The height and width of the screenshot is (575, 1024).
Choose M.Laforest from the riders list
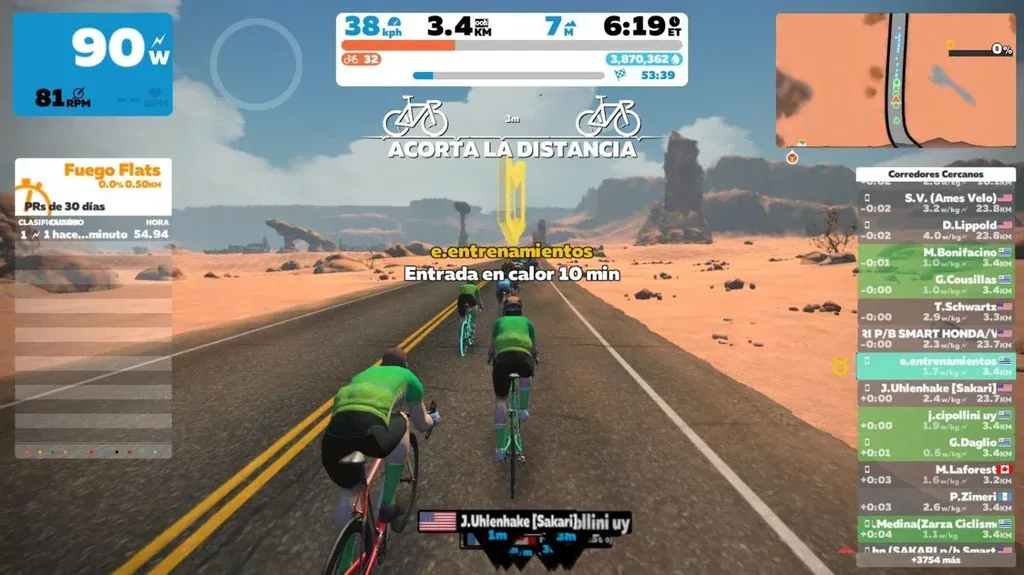pyautogui.click(x=935, y=474)
